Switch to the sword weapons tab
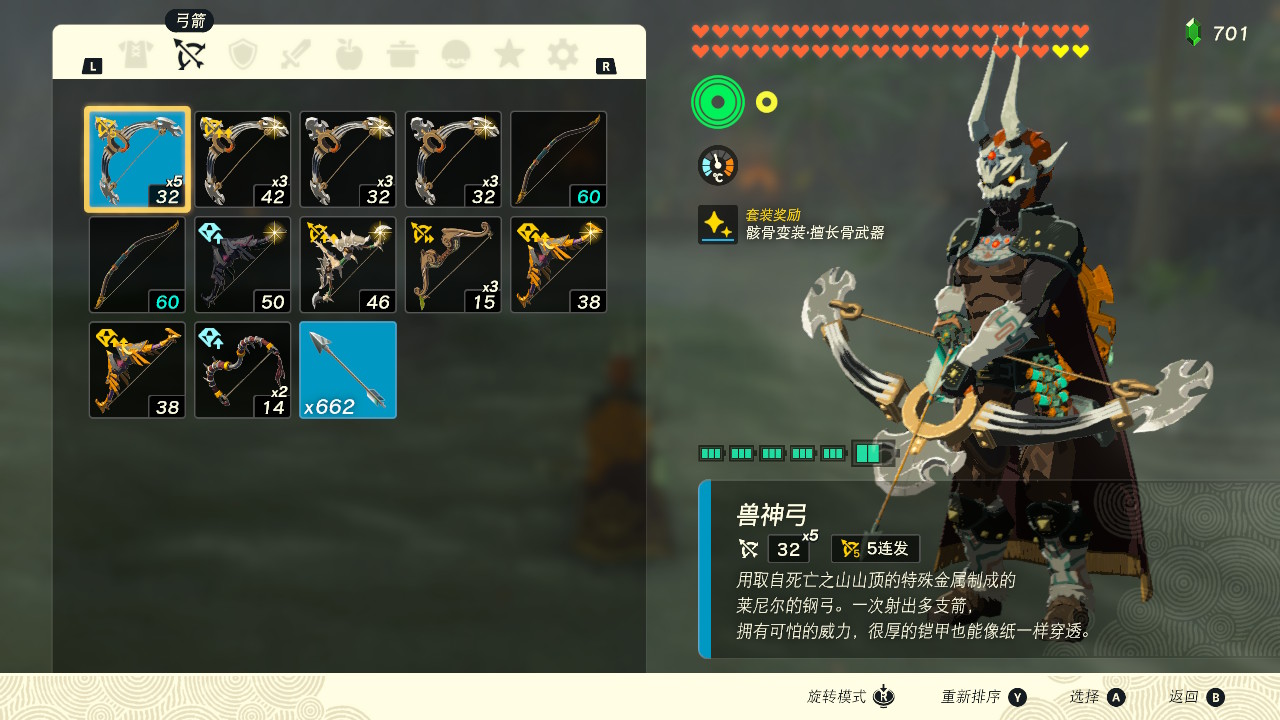This screenshot has width=1280, height=720. click(x=296, y=54)
